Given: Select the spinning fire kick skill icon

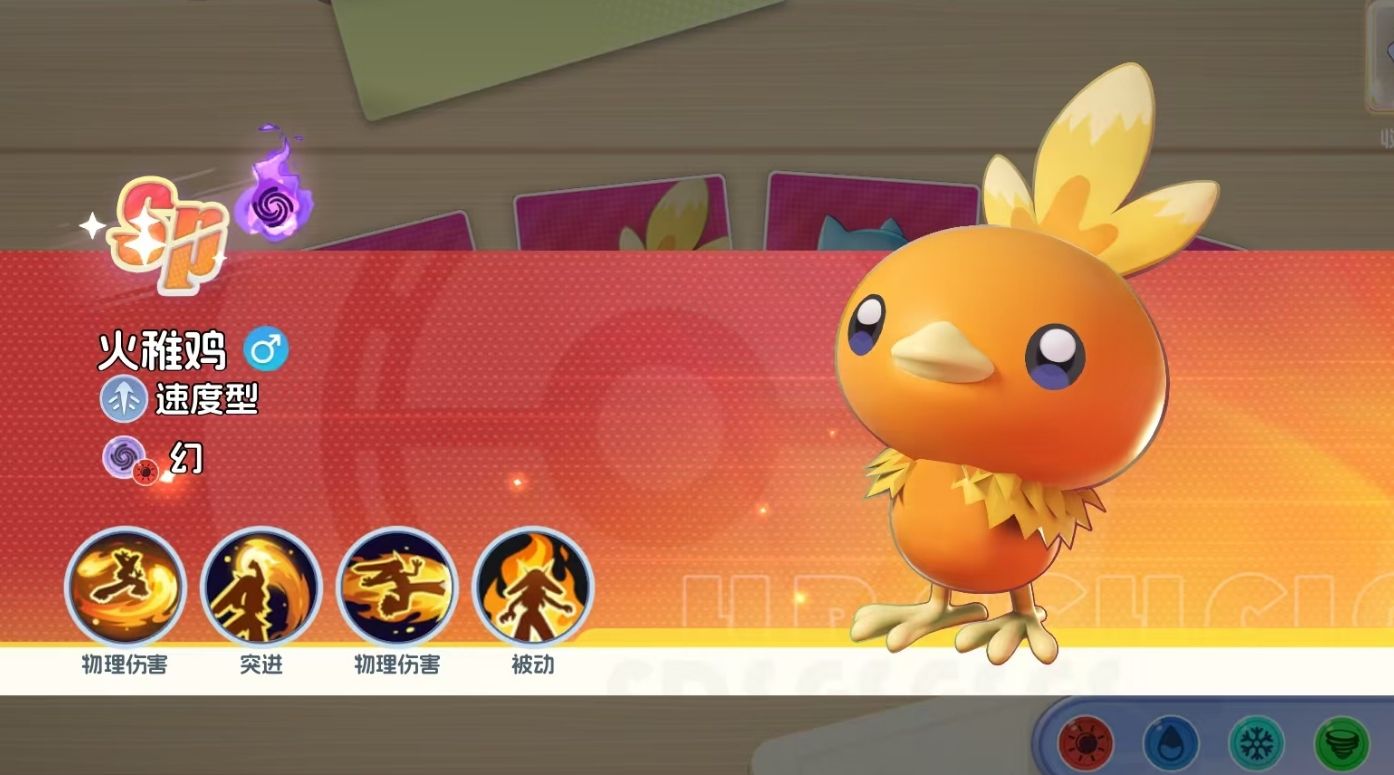Looking at the screenshot, I should pos(125,587).
